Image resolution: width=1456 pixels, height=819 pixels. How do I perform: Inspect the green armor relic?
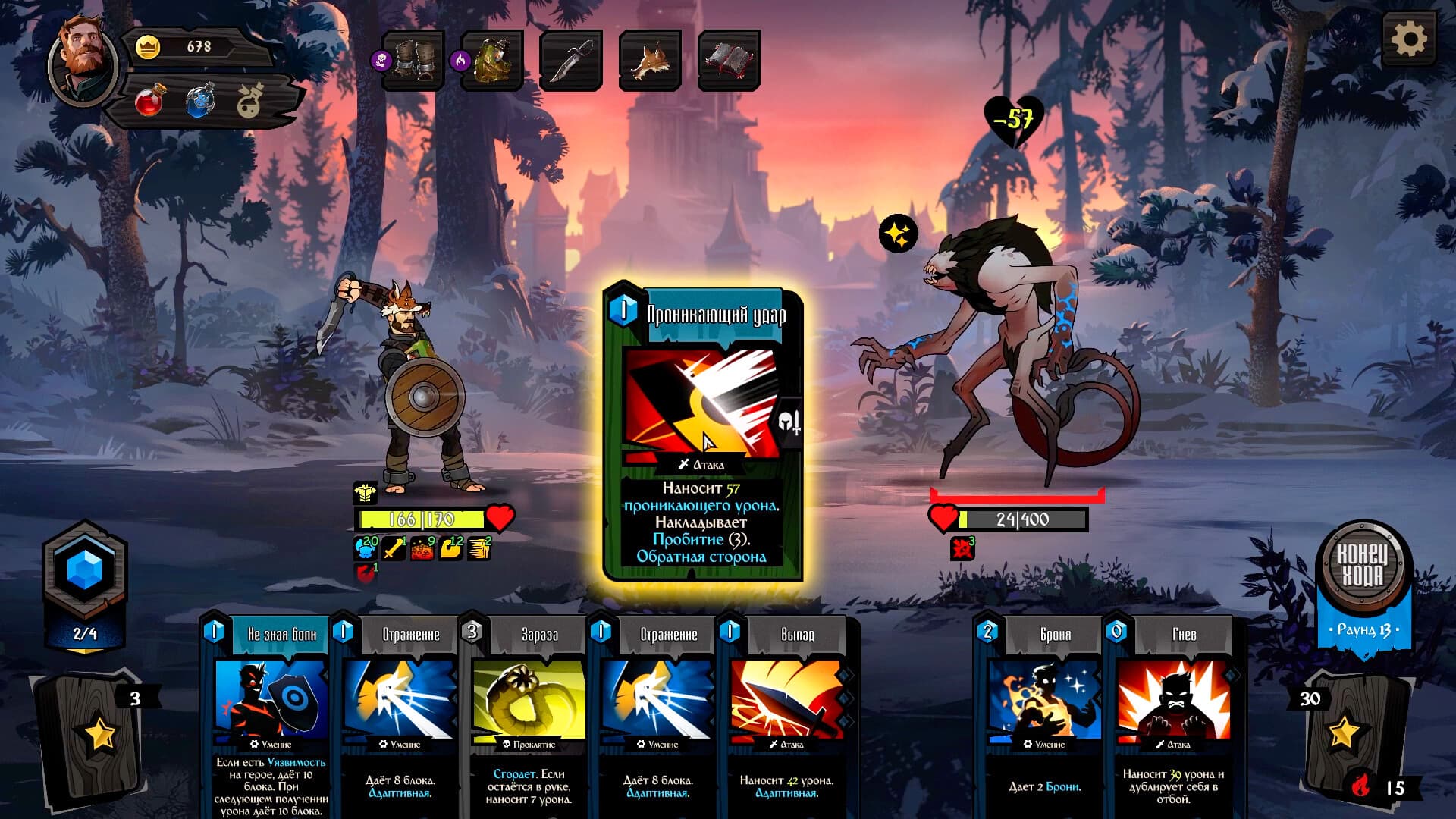tap(492, 61)
